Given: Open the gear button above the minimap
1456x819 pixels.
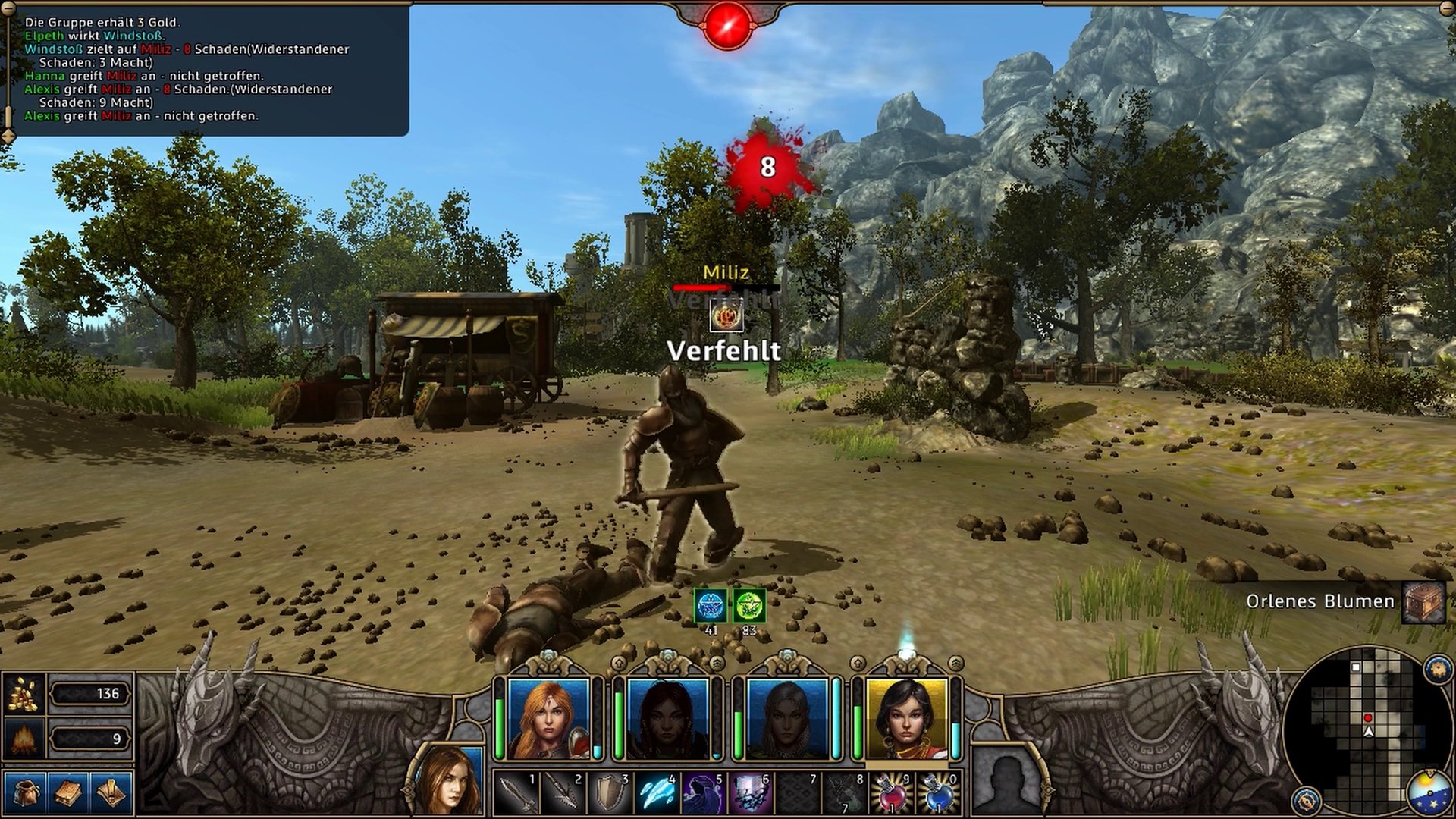Looking at the screenshot, I should [1438, 670].
